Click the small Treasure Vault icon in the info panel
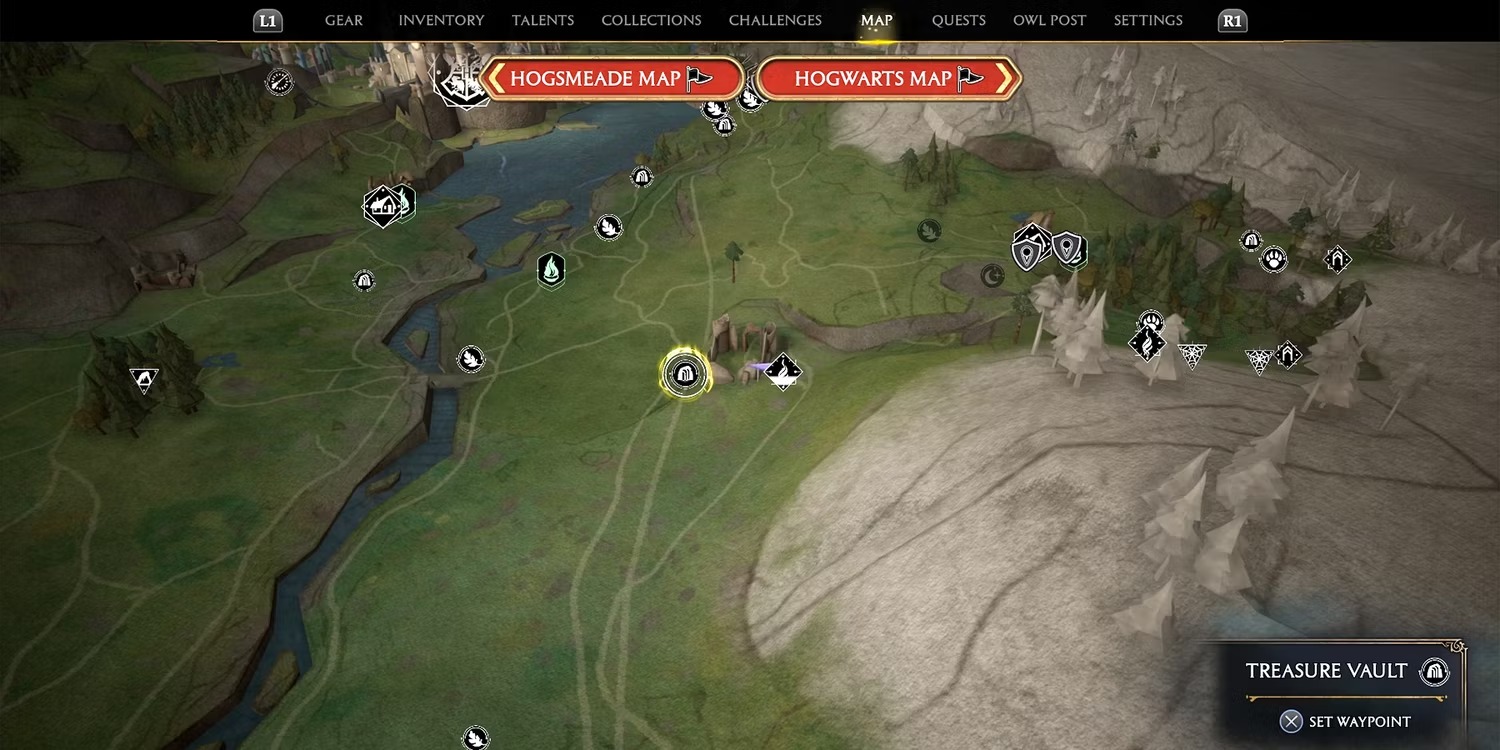1500x750 pixels. [x=1434, y=671]
